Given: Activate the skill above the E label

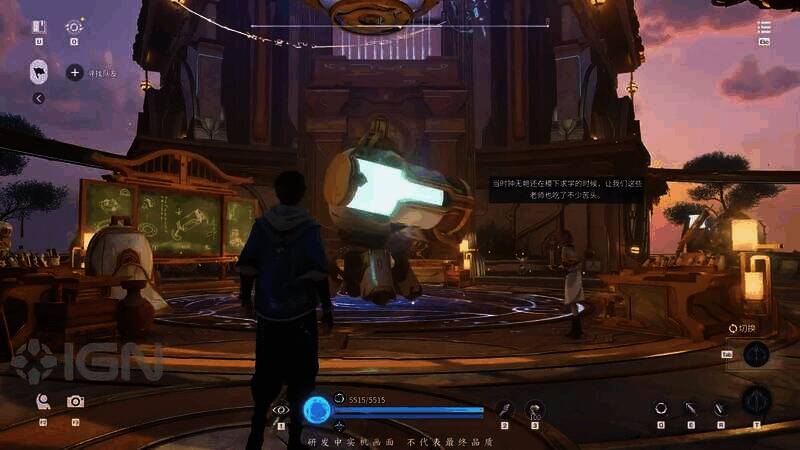Looking at the screenshot, I should click(x=690, y=407).
